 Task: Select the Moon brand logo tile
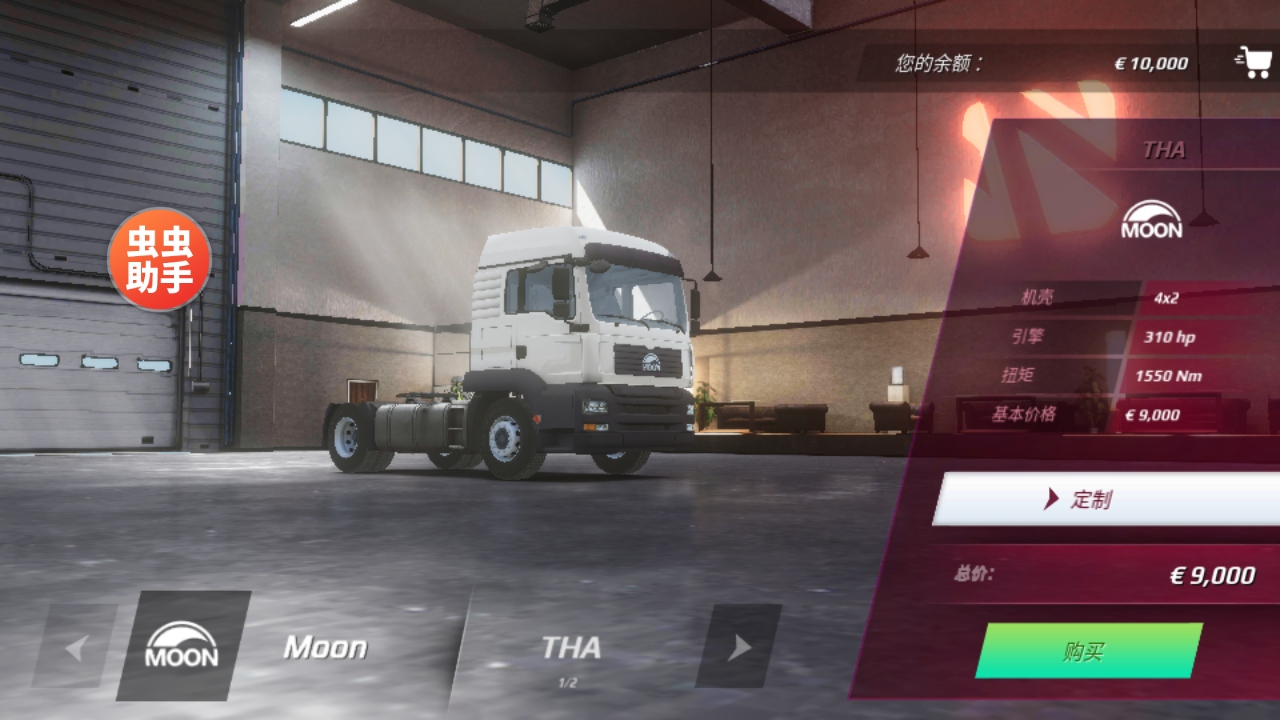point(183,646)
